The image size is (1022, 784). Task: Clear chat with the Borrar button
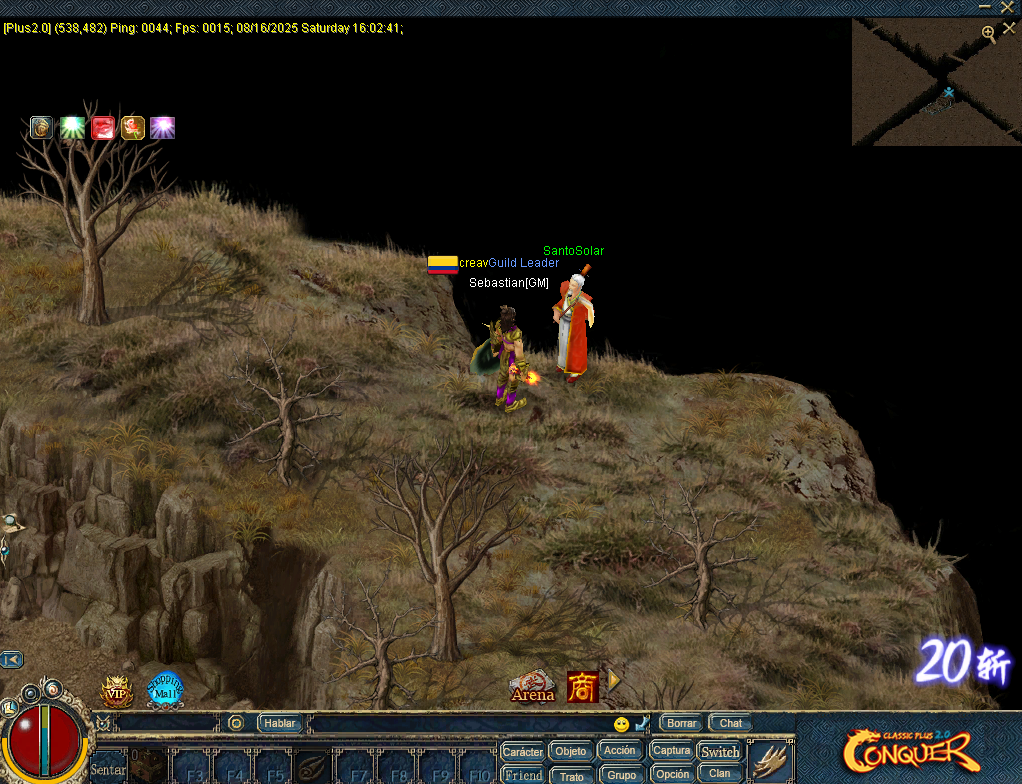tap(682, 723)
